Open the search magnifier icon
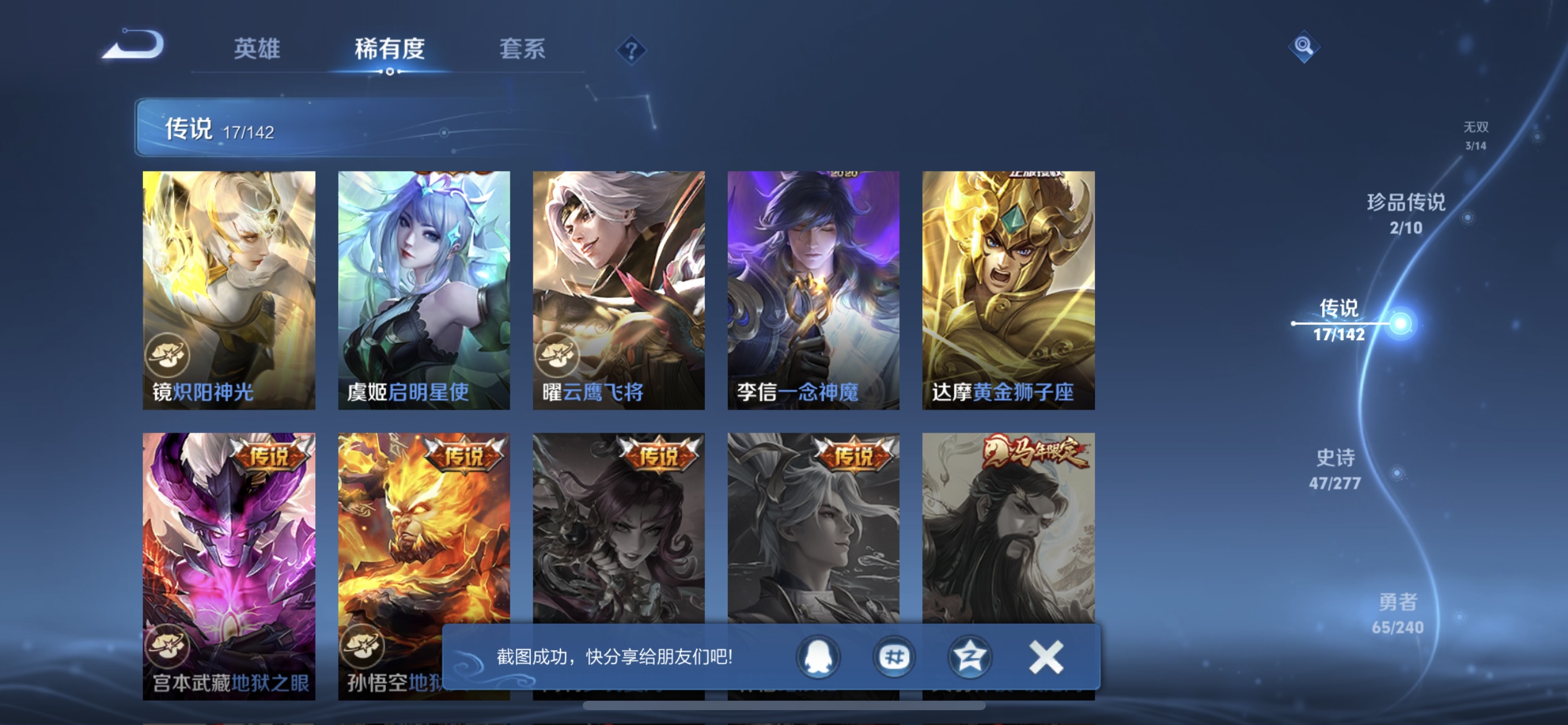This screenshot has height=725, width=1568. click(x=1304, y=46)
